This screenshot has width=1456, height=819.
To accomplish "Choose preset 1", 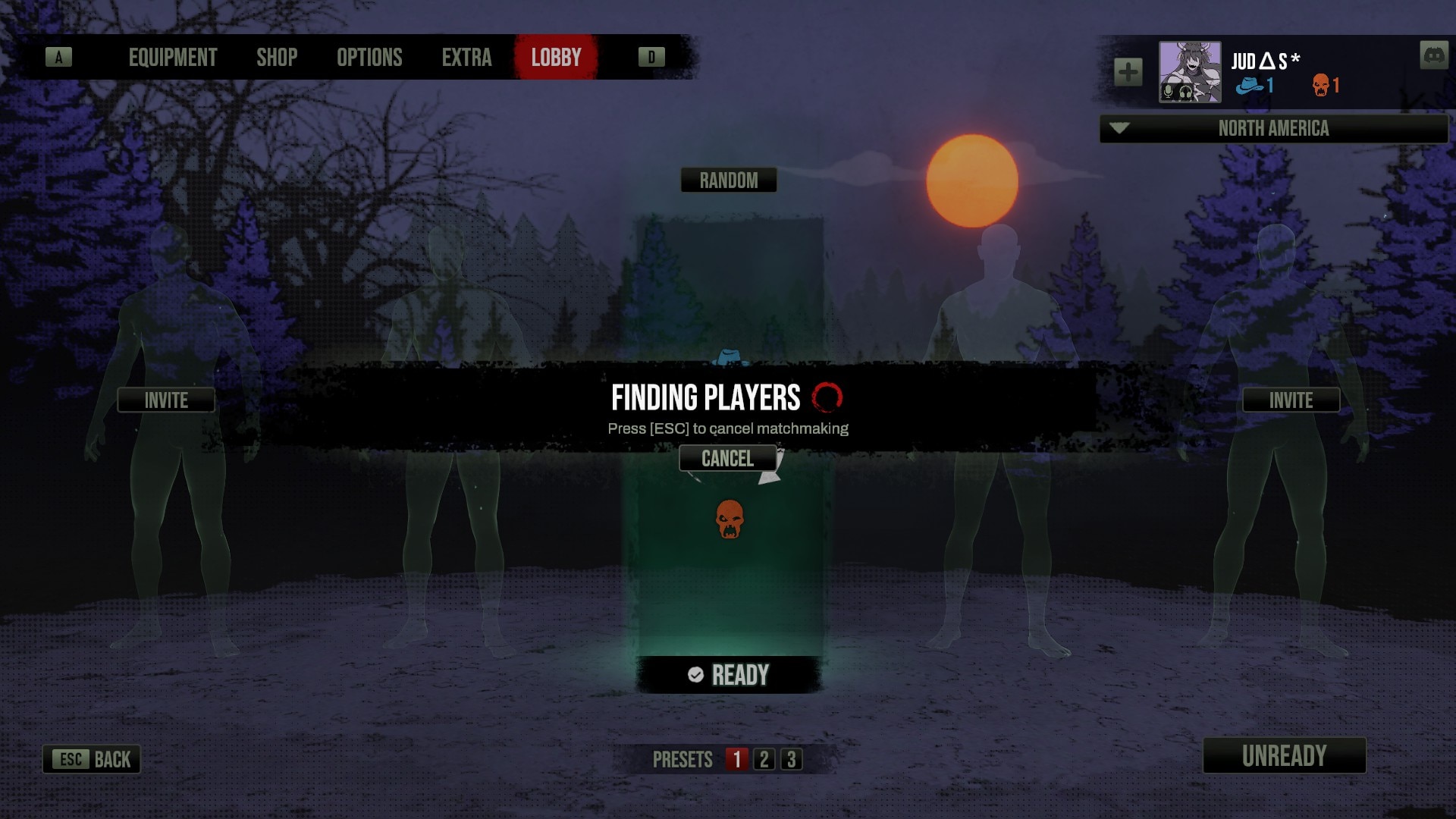I will [x=736, y=759].
